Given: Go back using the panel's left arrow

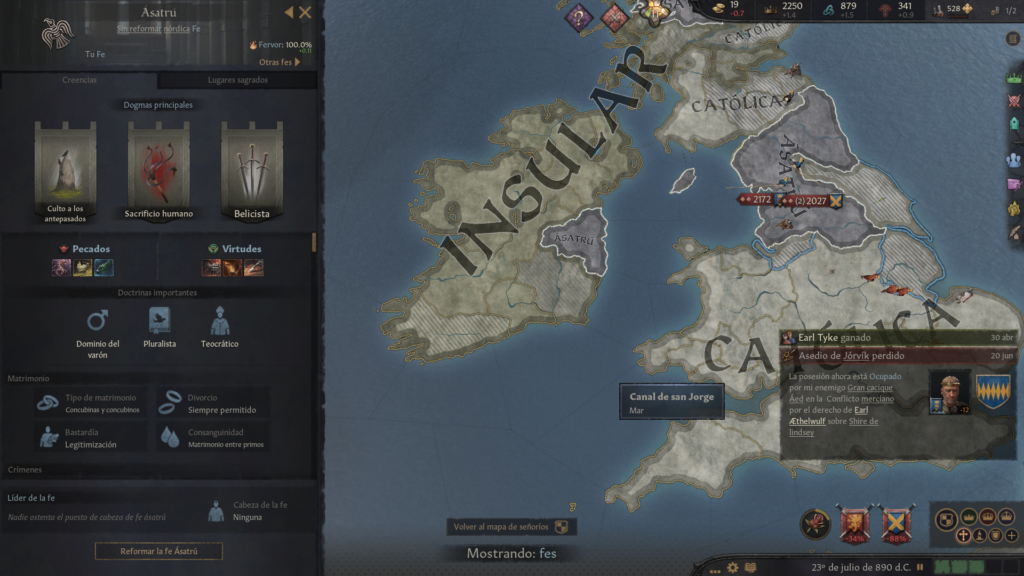Looking at the screenshot, I should click(x=289, y=13).
